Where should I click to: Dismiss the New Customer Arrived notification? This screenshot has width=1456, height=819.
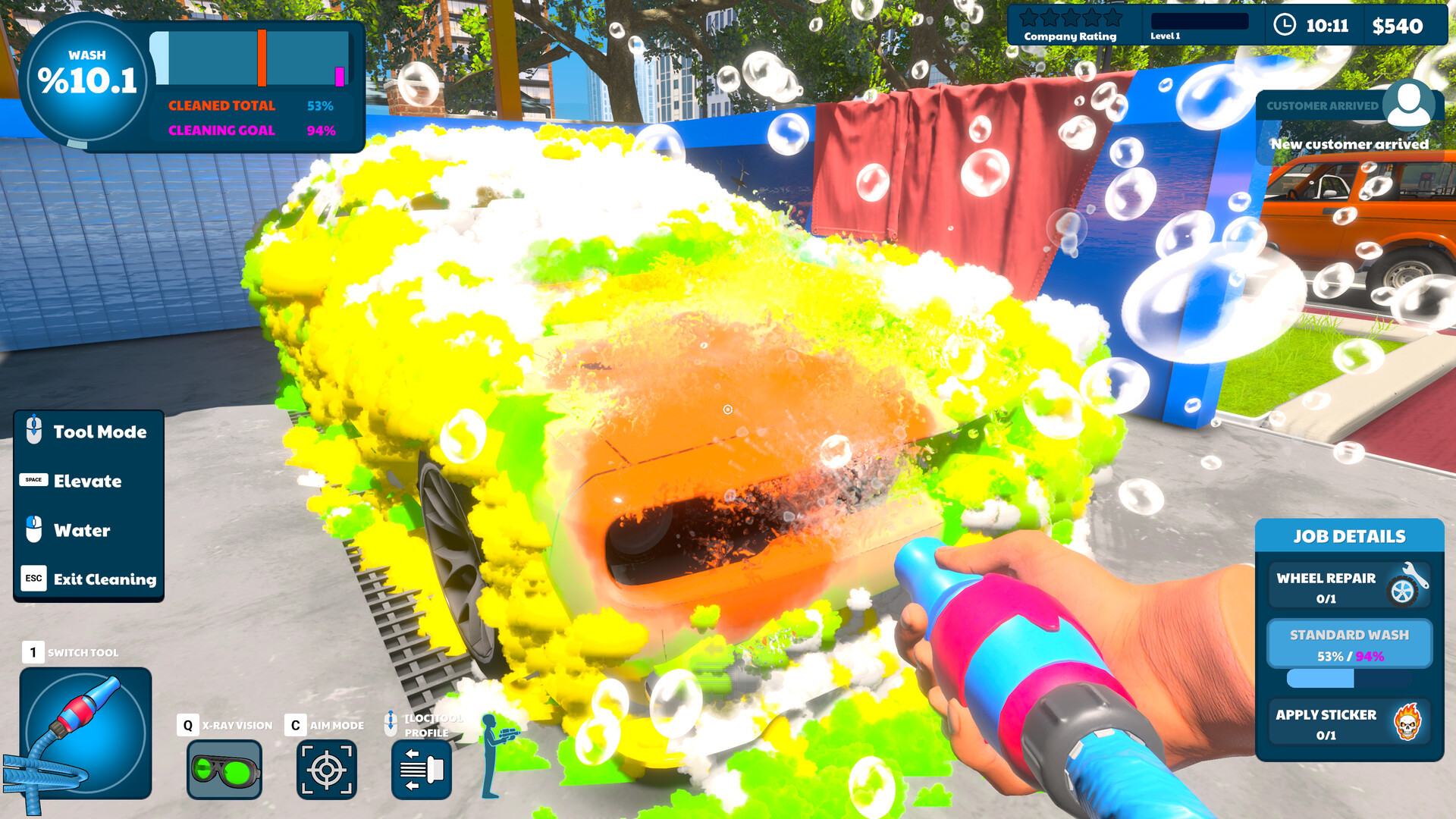pyautogui.click(x=1349, y=143)
